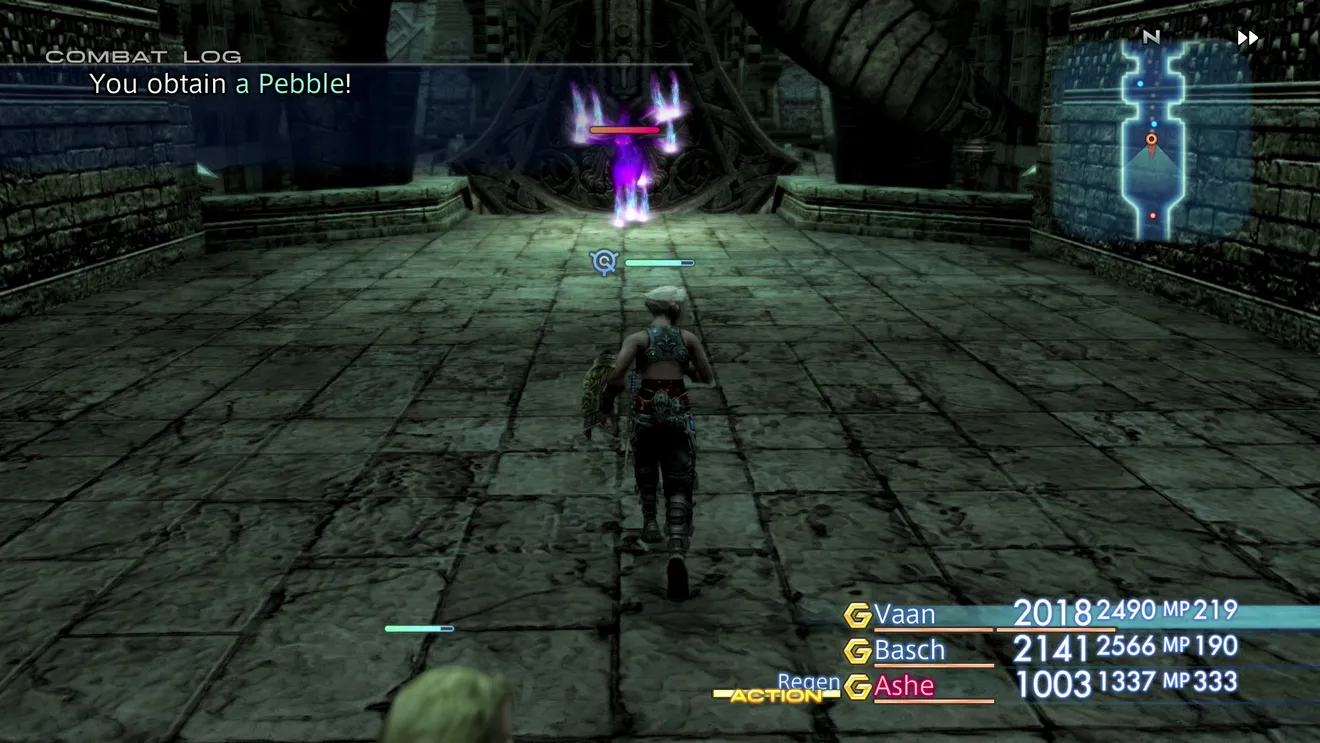The height and width of the screenshot is (743, 1320).
Task: Click the target marker above Vaan
Action: pos(603,262)
